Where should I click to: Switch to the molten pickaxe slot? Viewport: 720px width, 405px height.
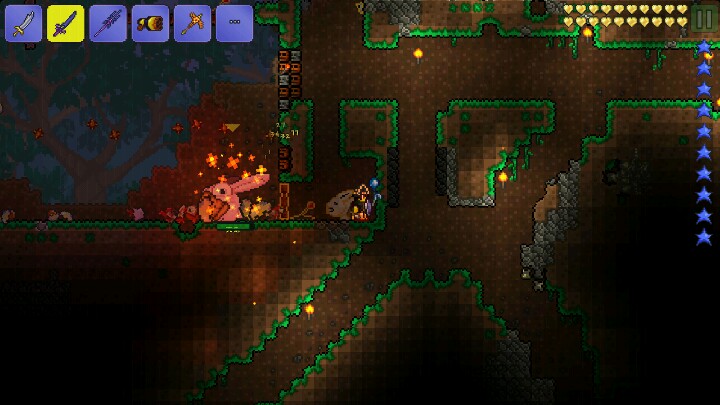(192, 23)
